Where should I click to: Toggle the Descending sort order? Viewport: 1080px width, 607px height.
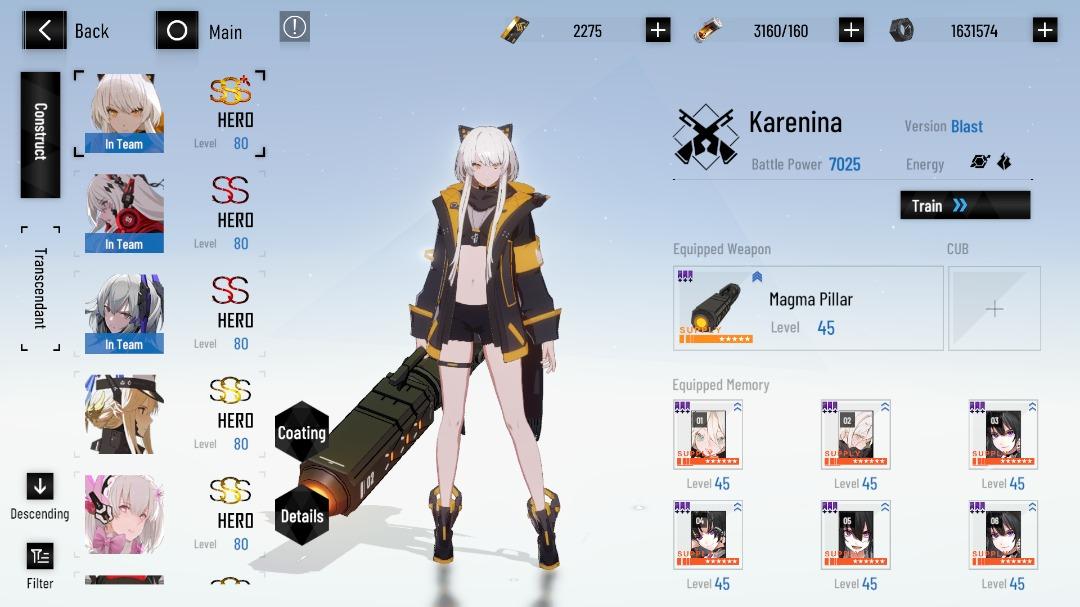click(x=40, y=496)
